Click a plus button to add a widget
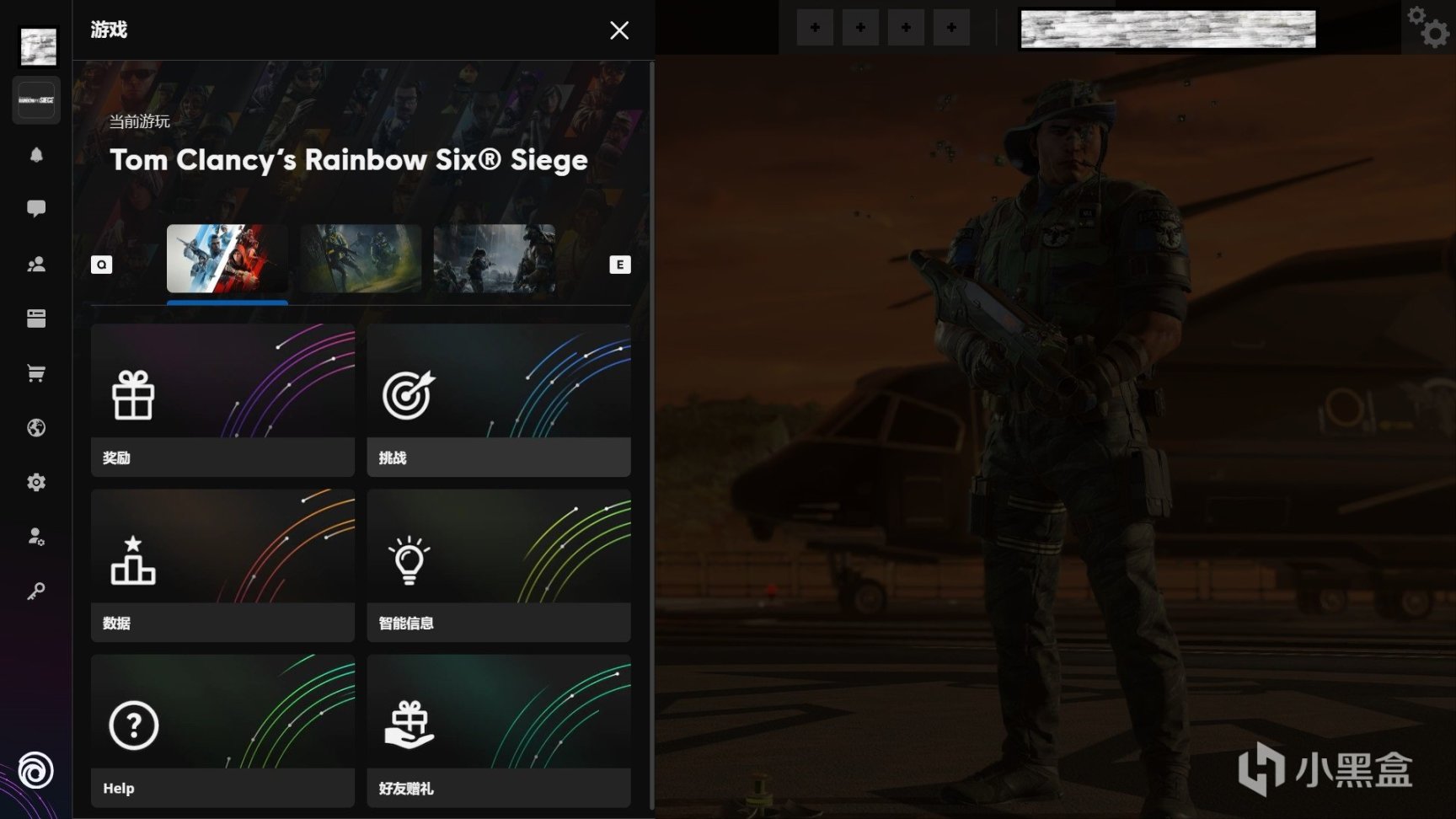This screenshot has width=1456, height=819. pyautogui.click(x=814, y=27)
